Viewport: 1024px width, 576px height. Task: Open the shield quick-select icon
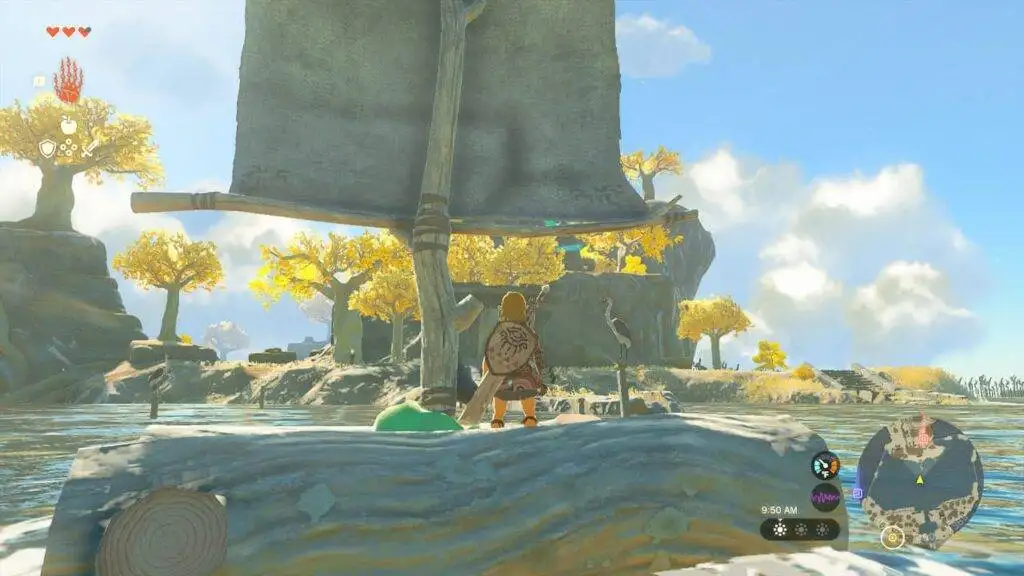click(x=47, y=148)
